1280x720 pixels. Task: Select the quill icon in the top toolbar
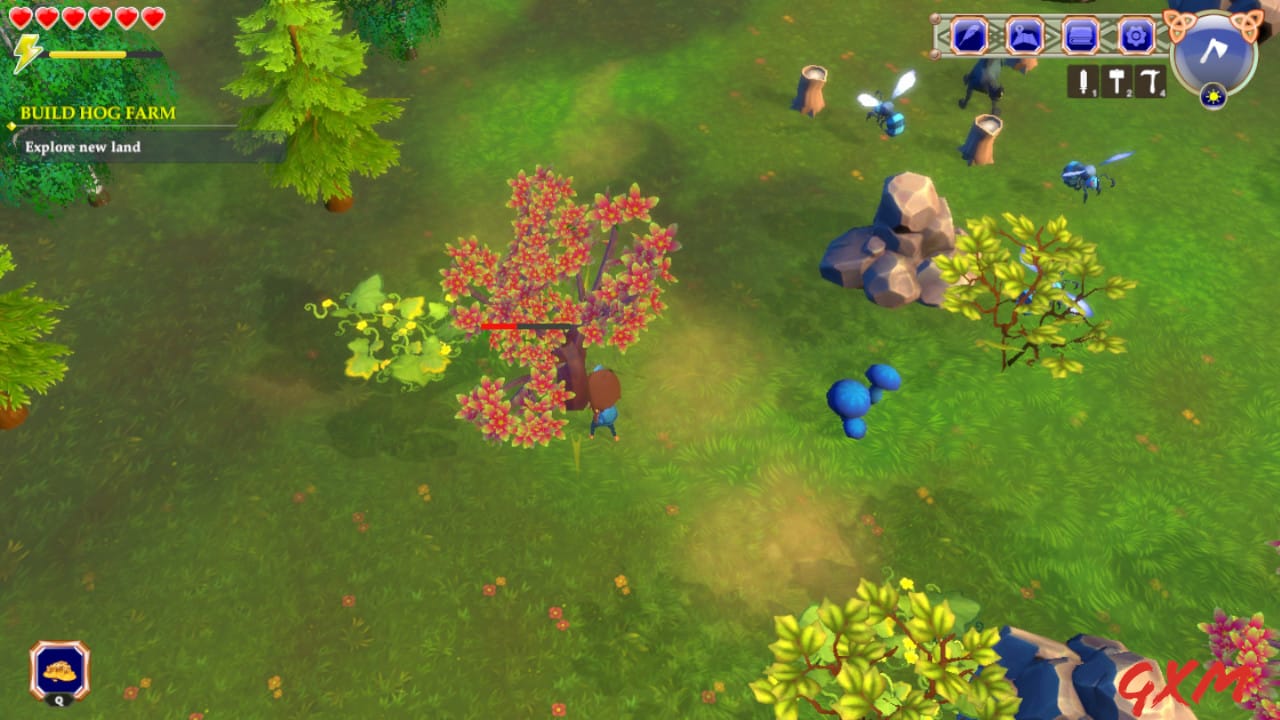pos(968,36)
